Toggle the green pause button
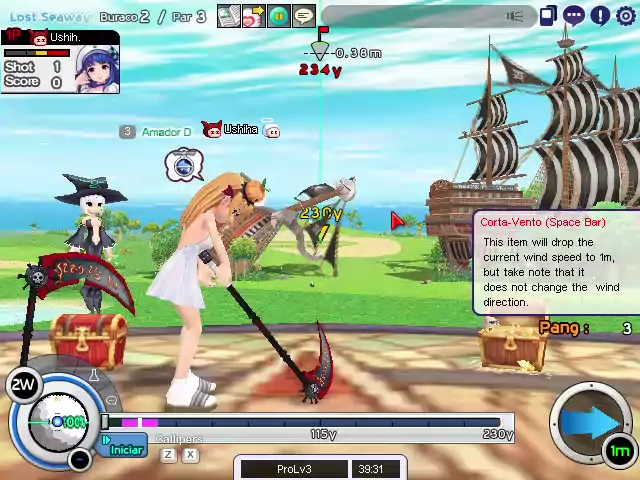Screen dimensions: 640x480 point(279,16)
